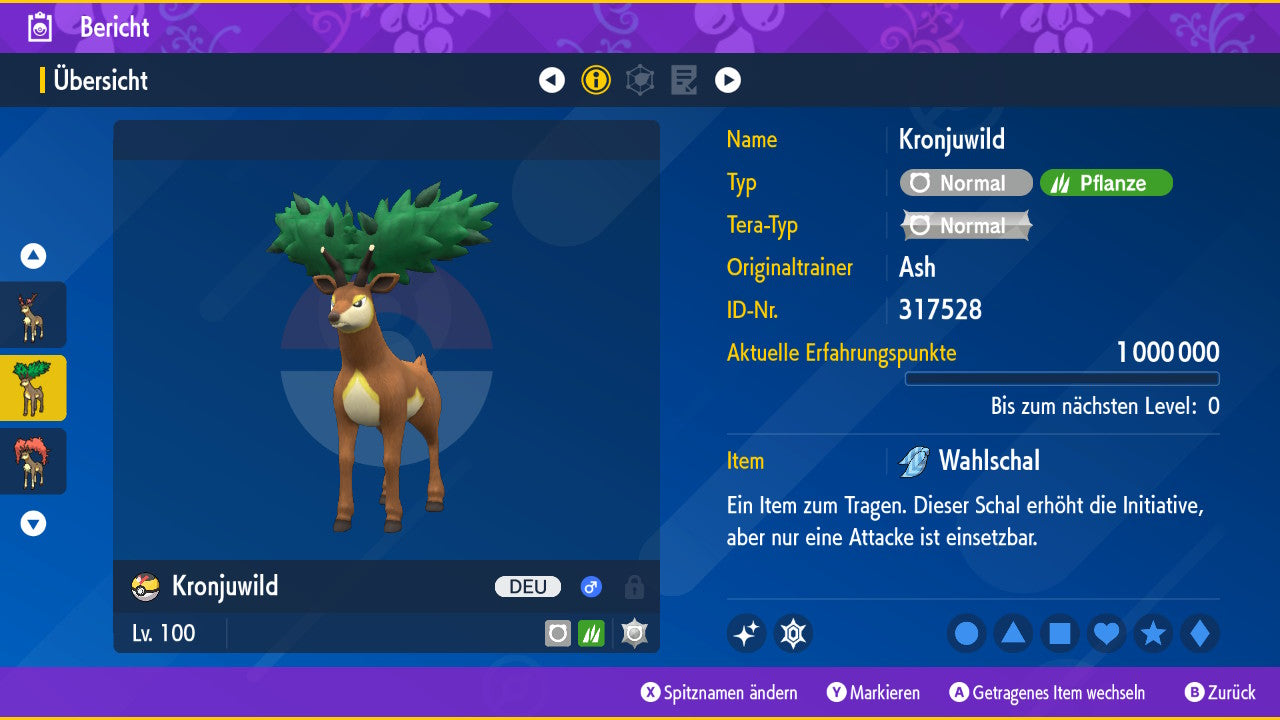Choose the red-leafed deer thumbnail
The height and width of the screenshot is (720, 1280).
click(33, 461)
